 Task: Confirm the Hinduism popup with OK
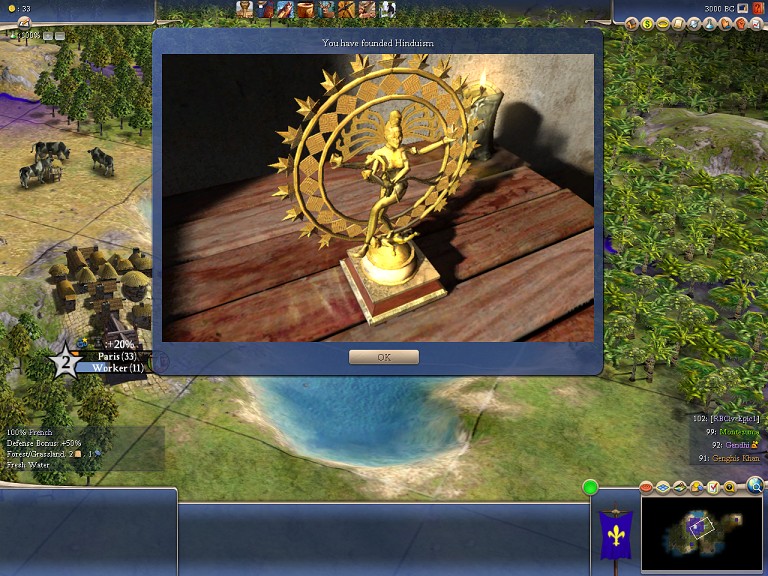384,357
